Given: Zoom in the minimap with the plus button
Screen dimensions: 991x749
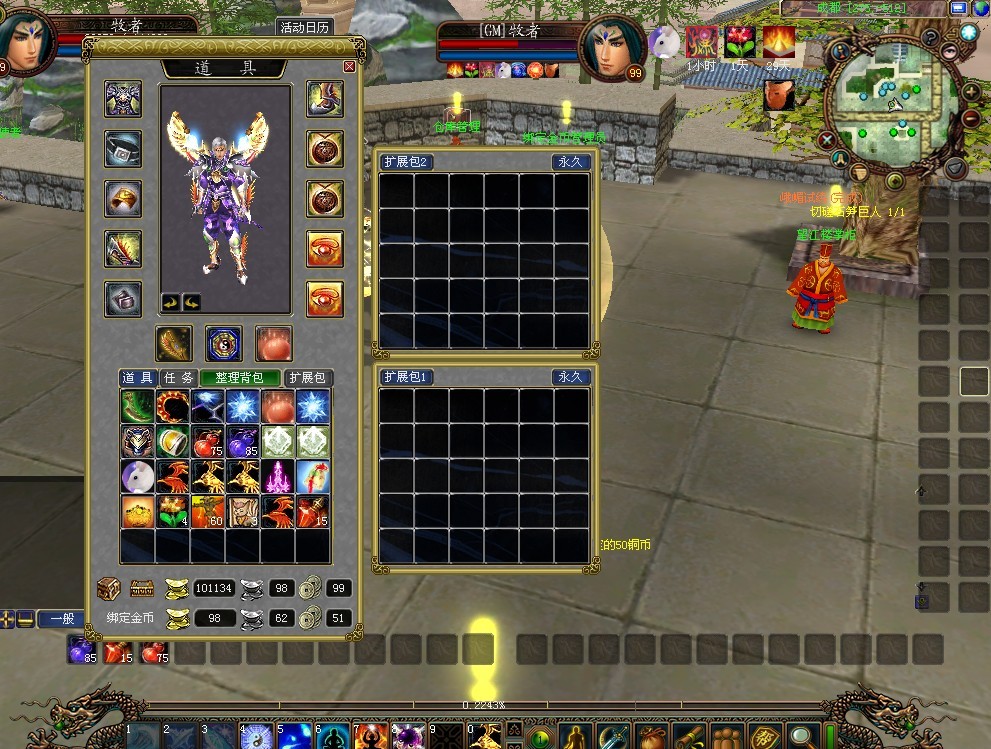Looking at the screenshot, I should [x=971, y=92].
